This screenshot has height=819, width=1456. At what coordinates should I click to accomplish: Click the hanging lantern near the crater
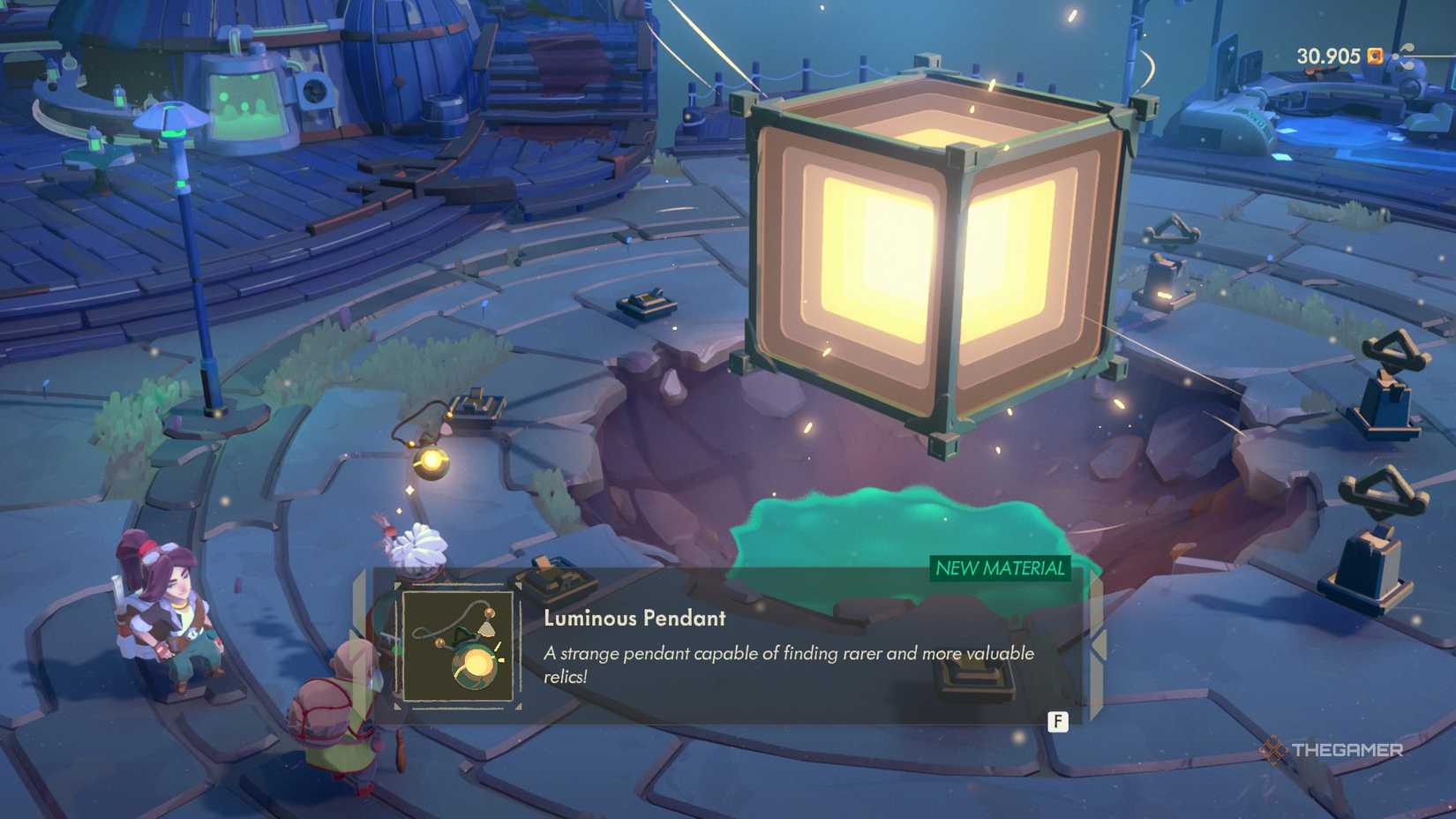click(432, 457)
